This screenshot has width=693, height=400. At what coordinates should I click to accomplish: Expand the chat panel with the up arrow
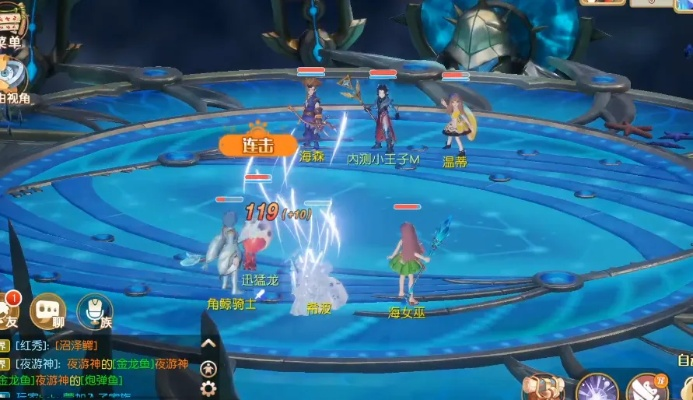(208, 344)
